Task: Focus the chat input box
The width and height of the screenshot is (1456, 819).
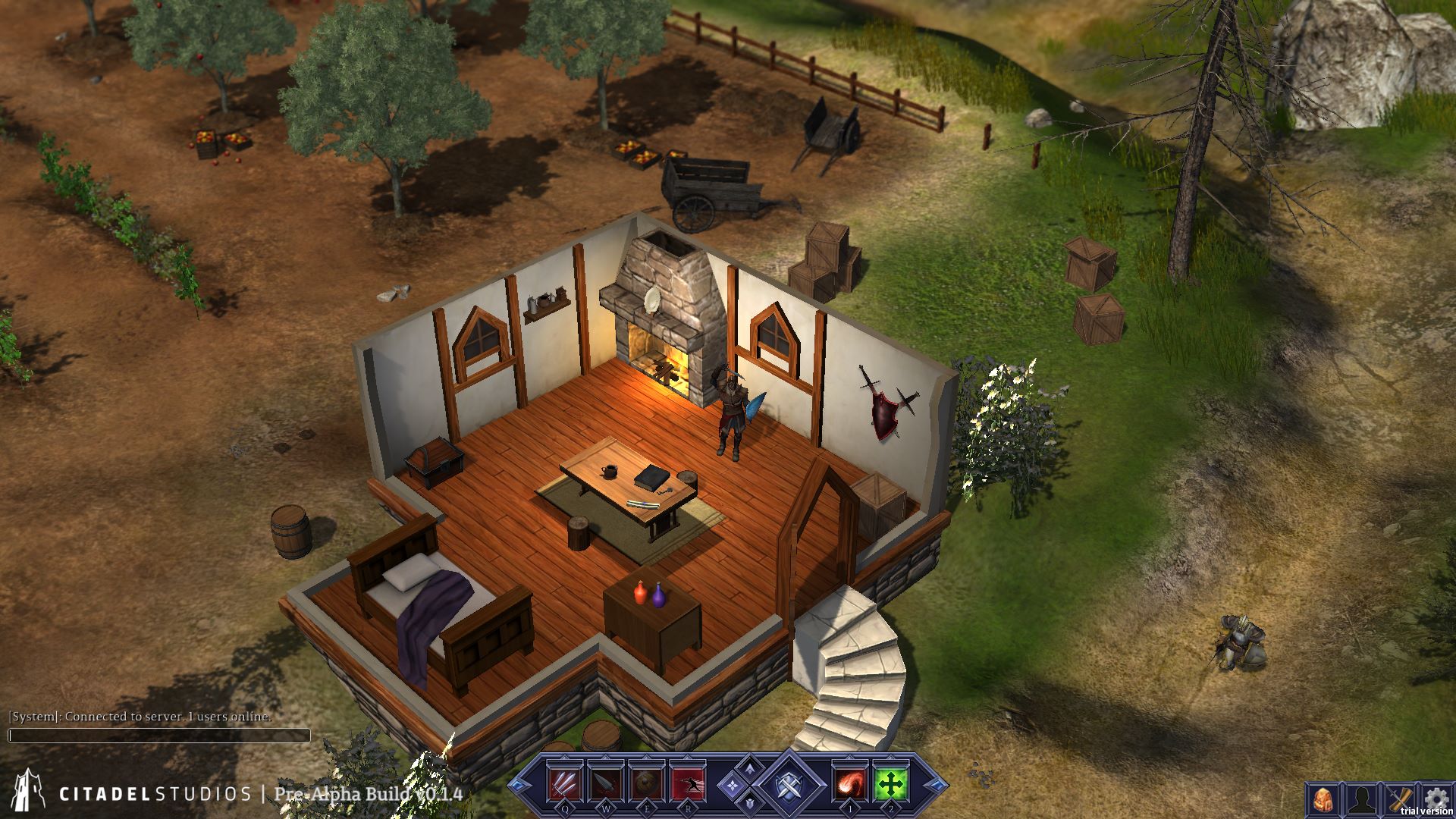Action: (x=159, y=736)
